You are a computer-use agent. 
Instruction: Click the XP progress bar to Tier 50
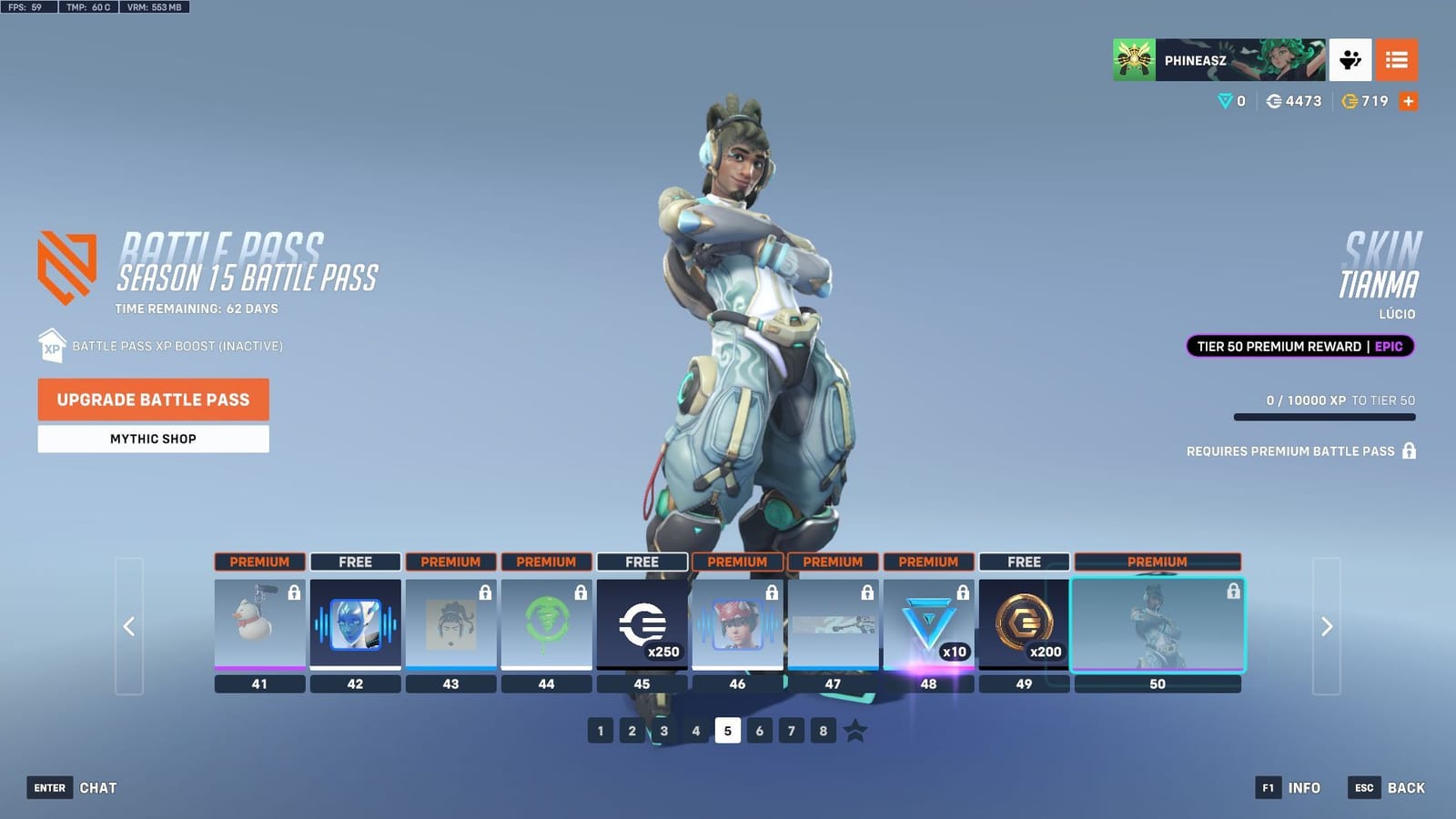pyautogui.click(x=1324, y=416)
